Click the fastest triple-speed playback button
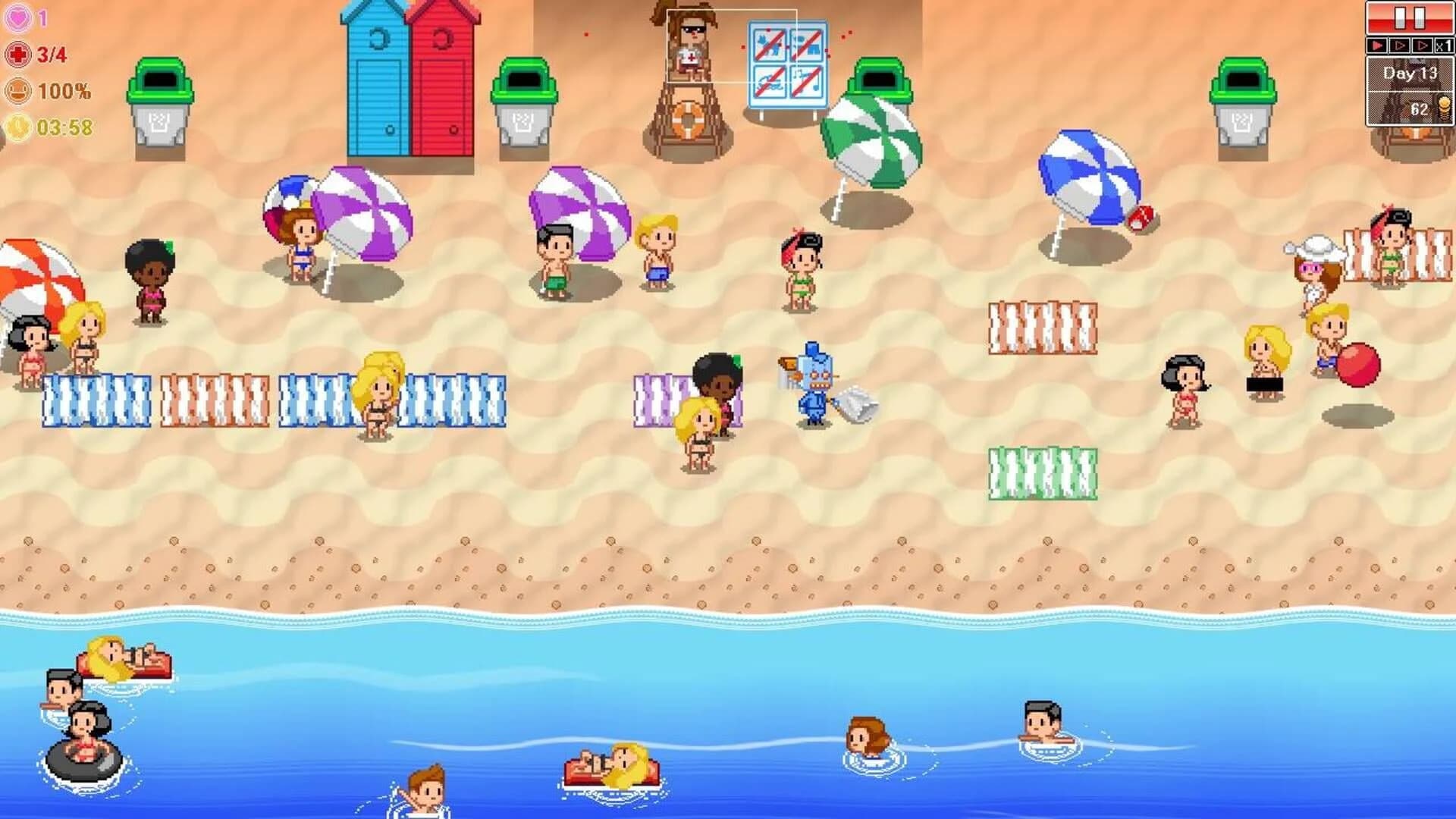 1423,45
